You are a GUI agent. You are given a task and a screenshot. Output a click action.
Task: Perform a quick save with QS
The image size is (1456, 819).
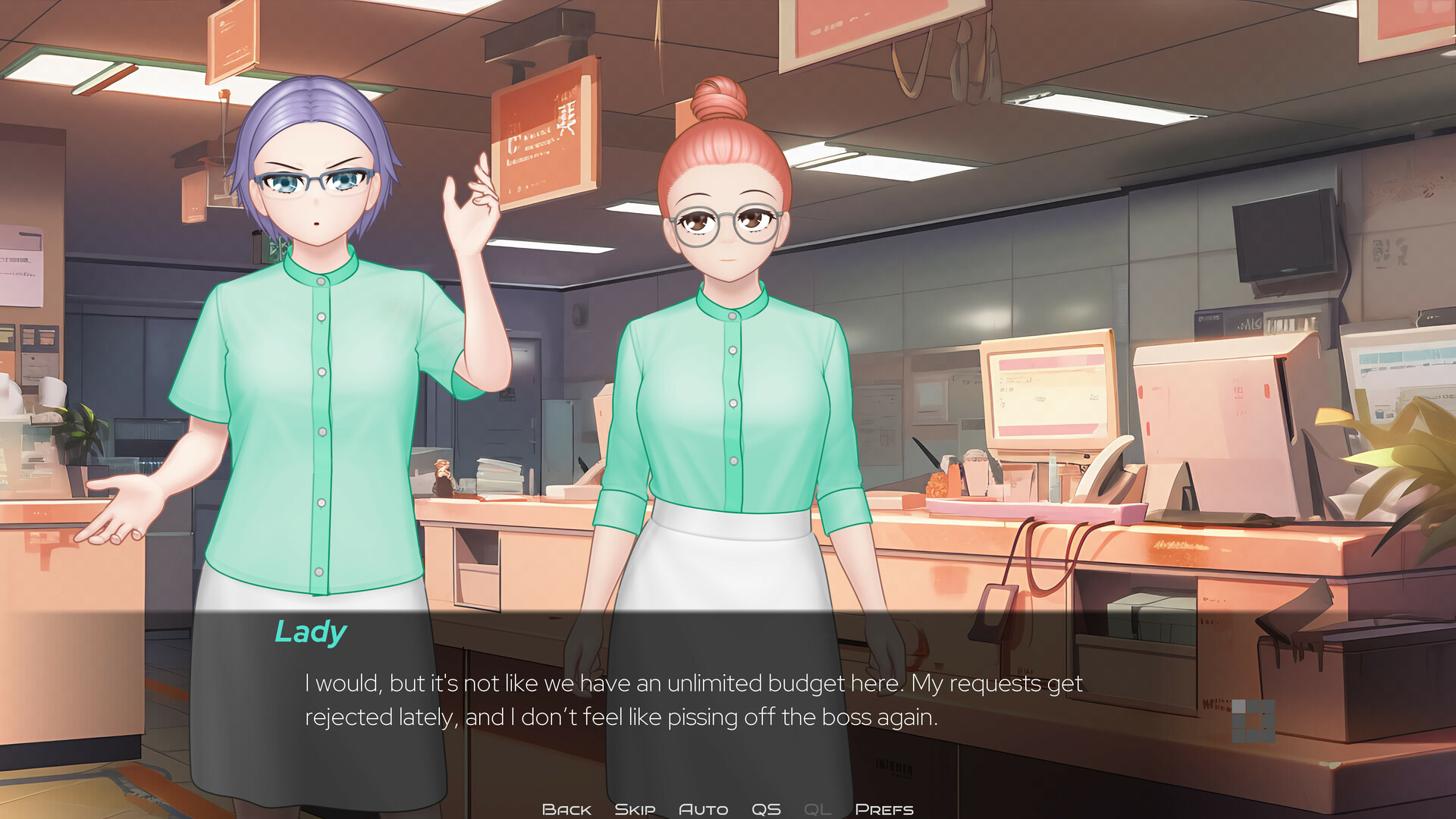click(x=767, y=808)
